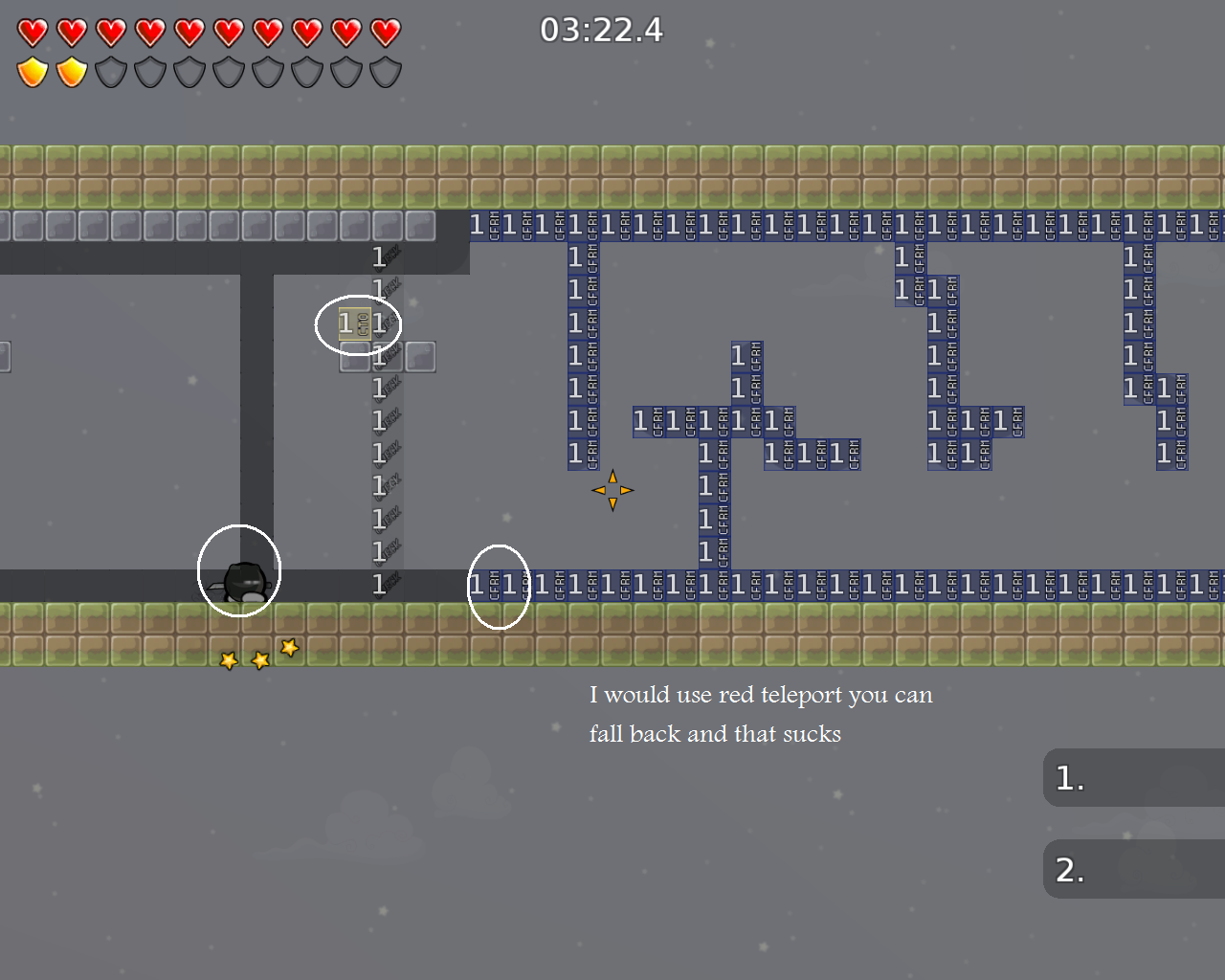This screenshot has width=1225, height=980.
Task: Select the leaderboard slot labeled 1.
Action: [x=1134, y=777]
